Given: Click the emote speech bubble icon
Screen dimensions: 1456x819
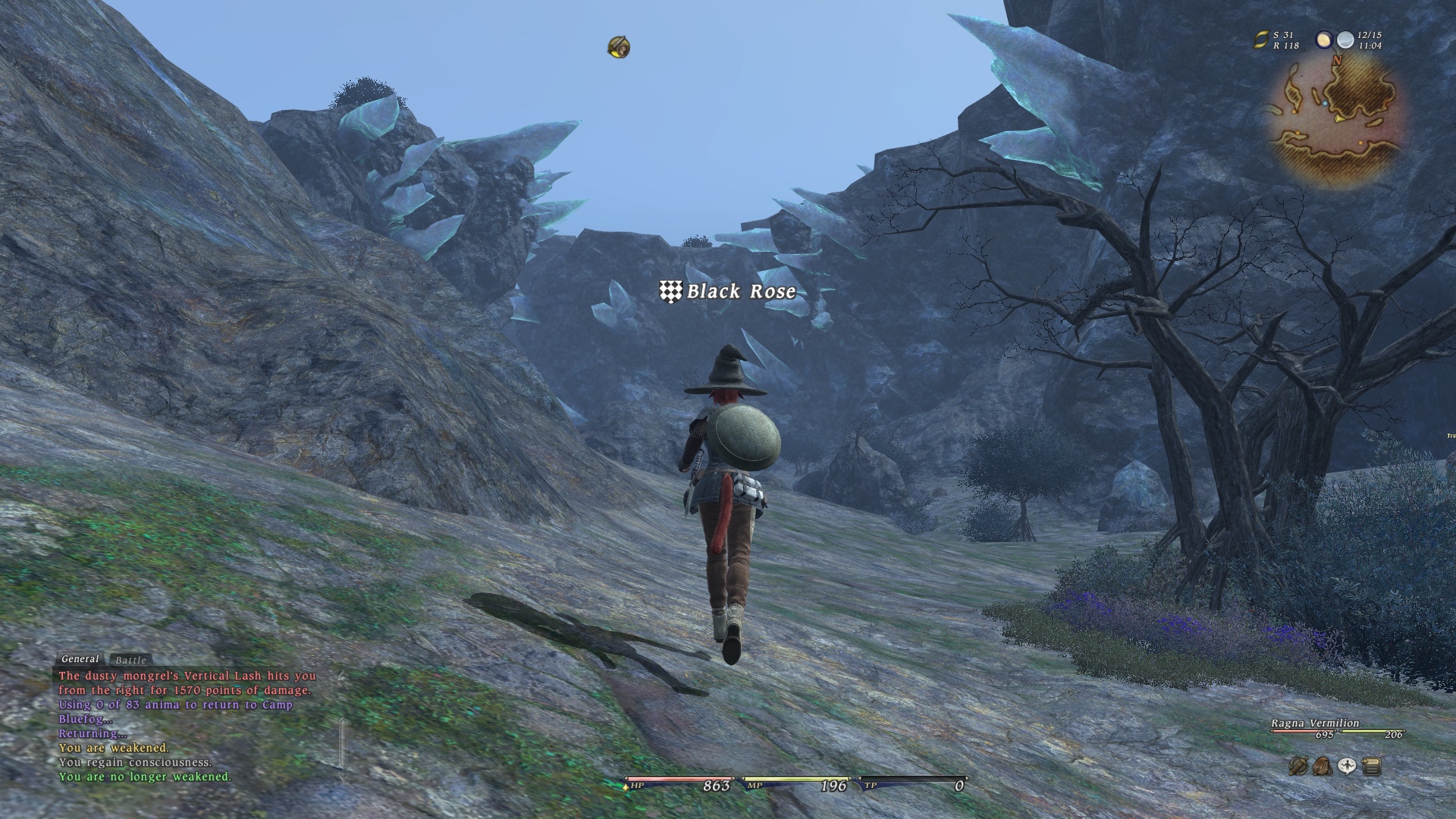Looking at the screenshot, I should pyautogui.click(x=1347, y=767).
